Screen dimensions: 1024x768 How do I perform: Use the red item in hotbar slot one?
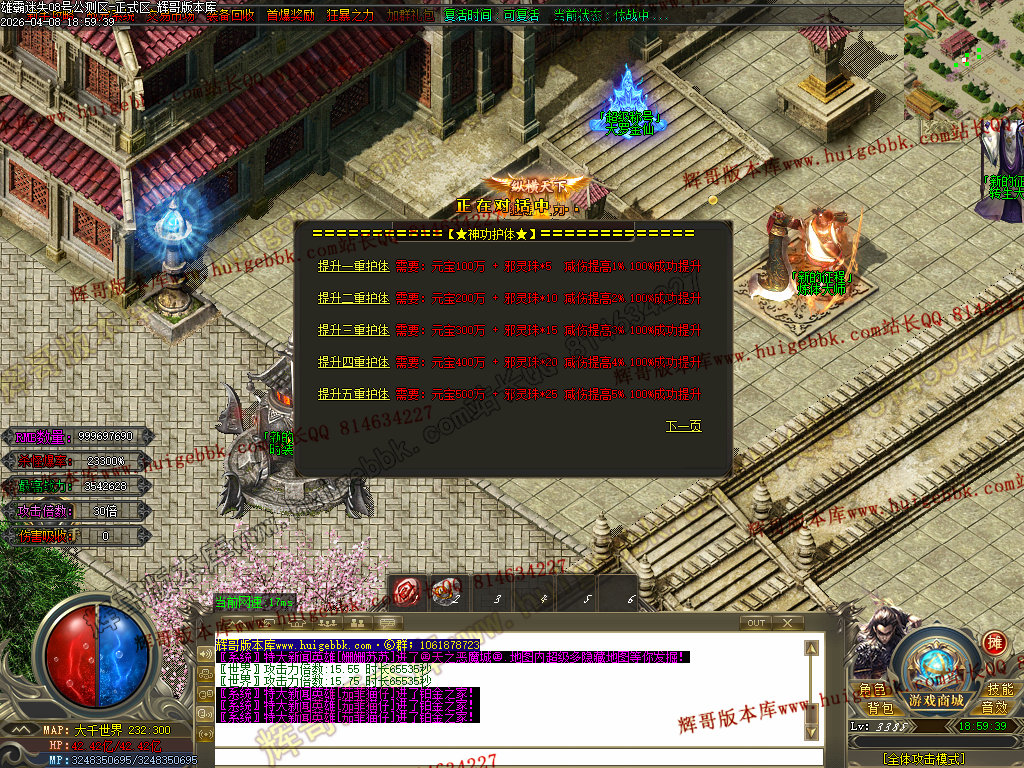(x=405, y=593)
